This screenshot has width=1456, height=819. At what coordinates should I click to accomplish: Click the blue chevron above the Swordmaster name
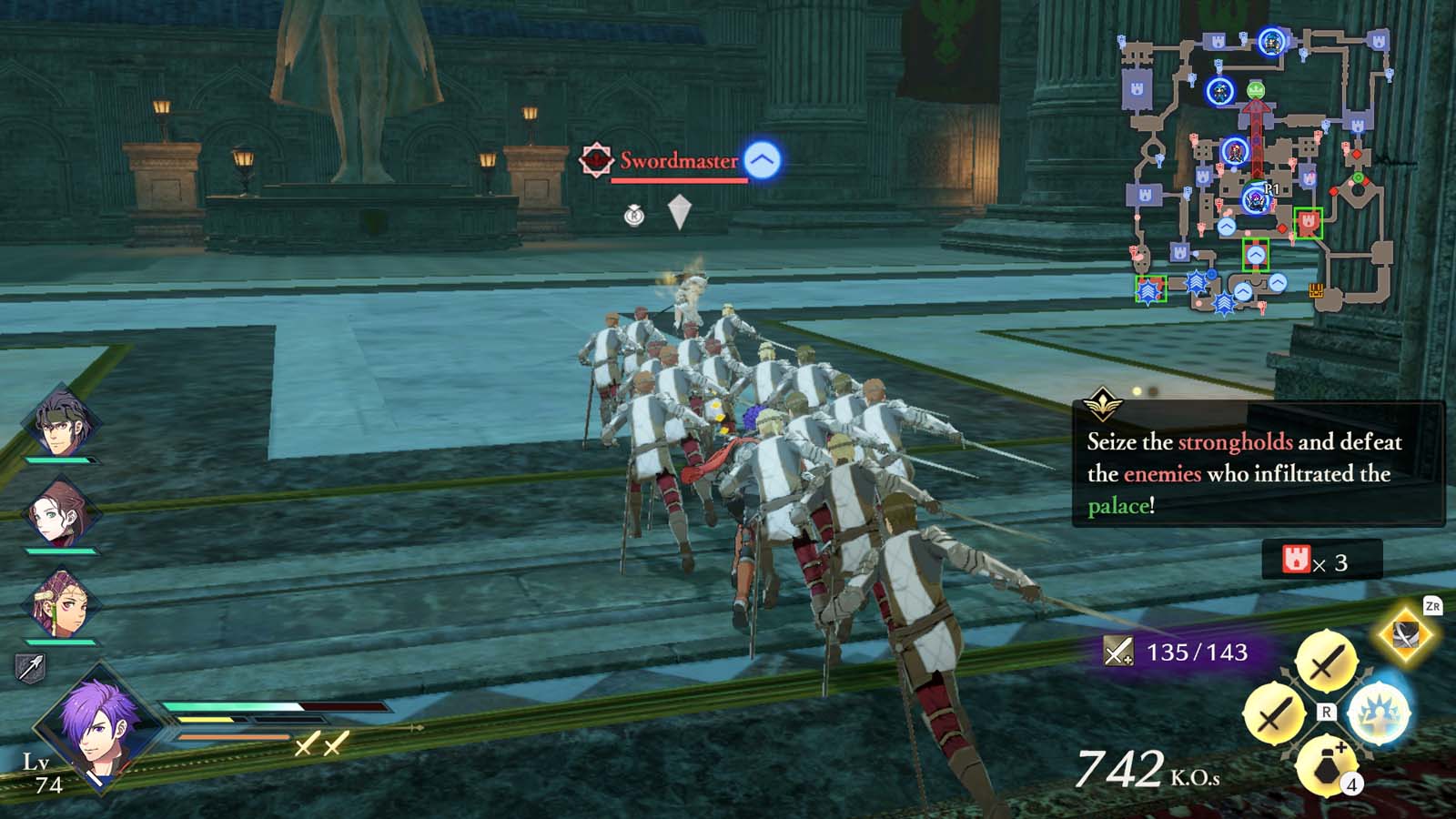(761, 158)
